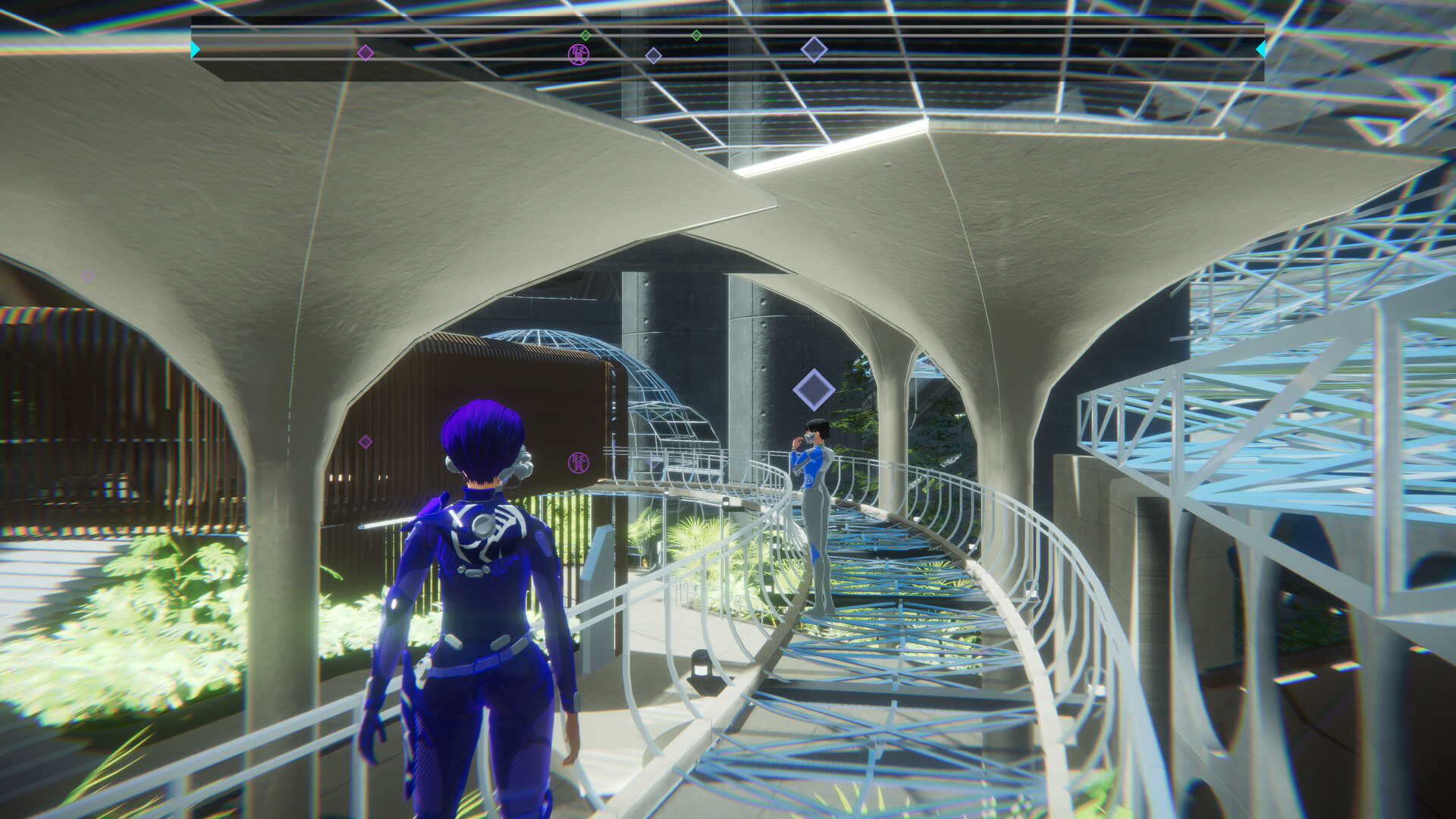Viewport: 1456px width, 819px height.
Task: Click the cyan arrow at the bar's left end
Action: coord(196,48)
